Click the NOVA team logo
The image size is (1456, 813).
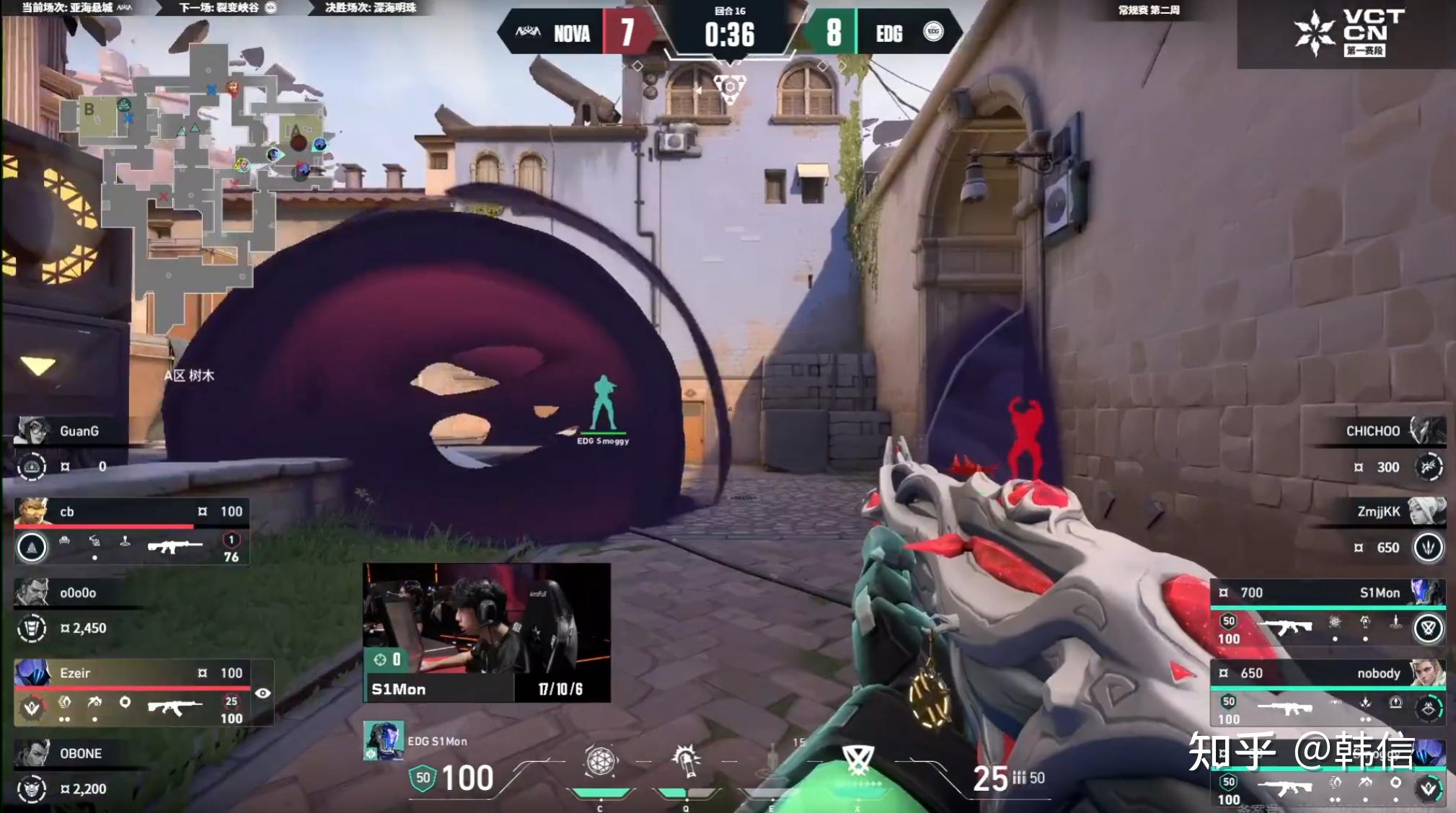528,32
